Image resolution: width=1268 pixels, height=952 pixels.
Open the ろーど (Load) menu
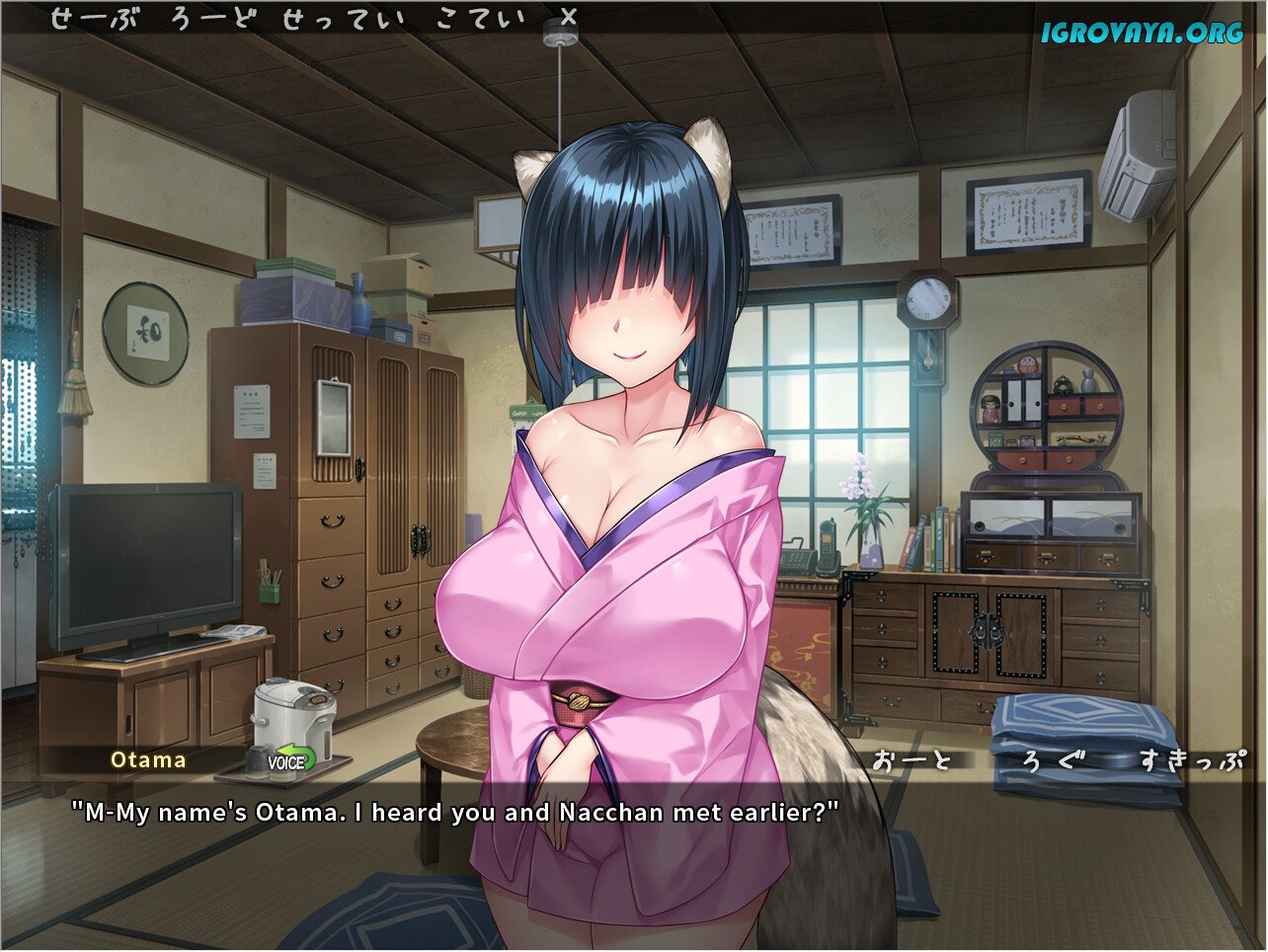point(213,19)
